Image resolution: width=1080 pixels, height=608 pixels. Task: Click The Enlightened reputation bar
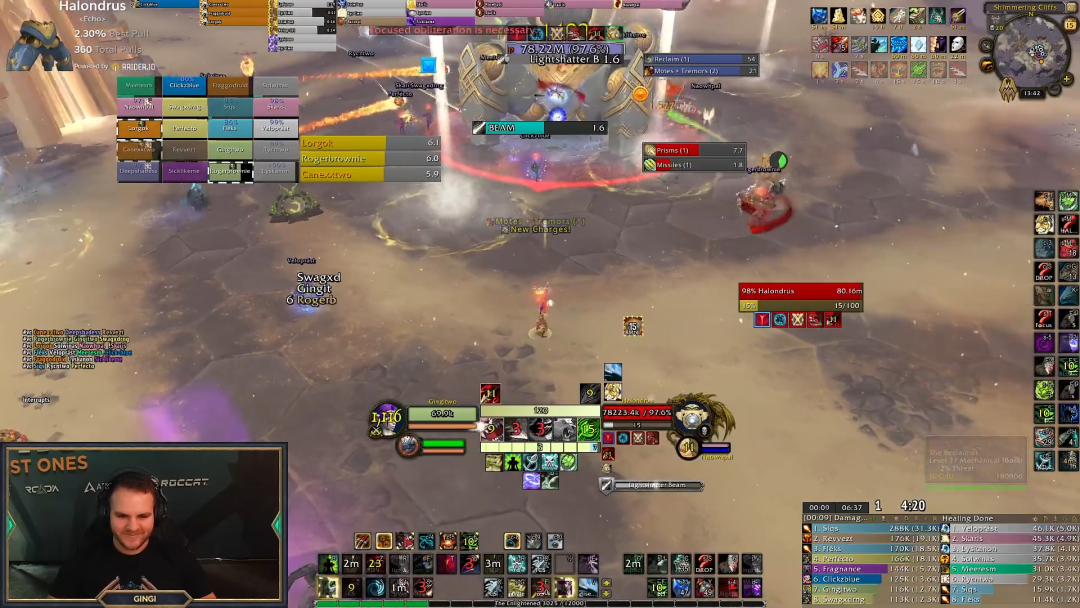pyautogui.click(x=540, y=603)
